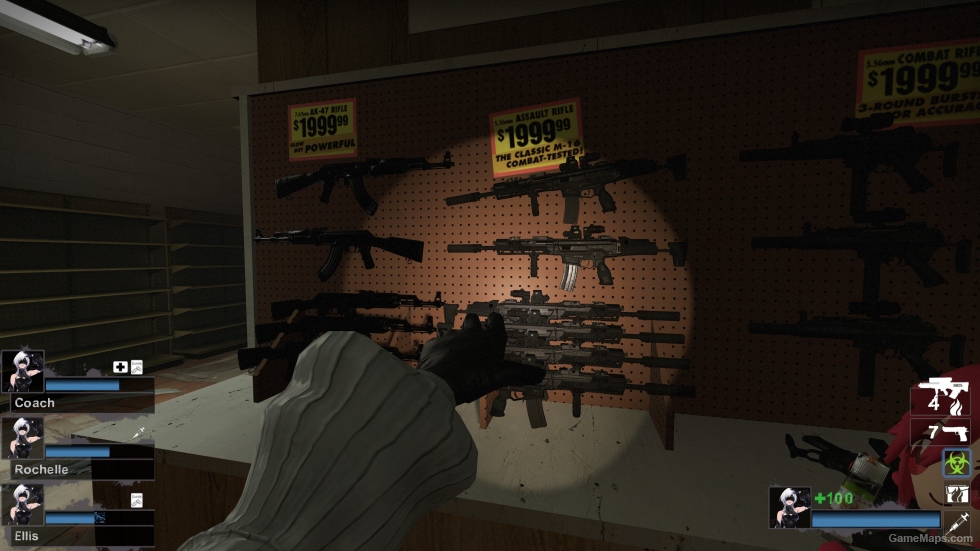Click Coach's teammate portrait
Image resolution: width=980 pixels, height=551 pixels.
(22, 371)
